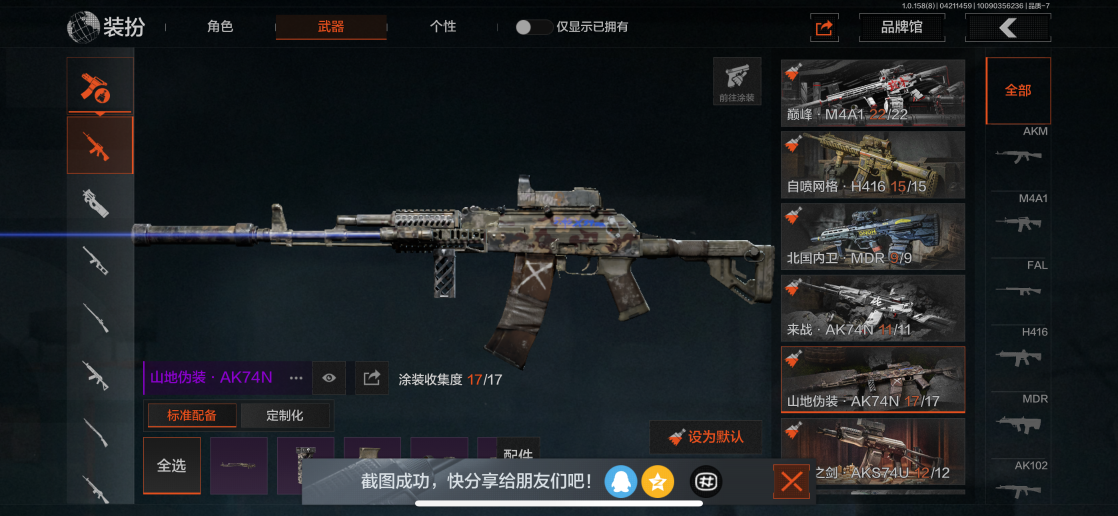
Task: Click the 全选 select-all button
Action: tap(172, 466)
